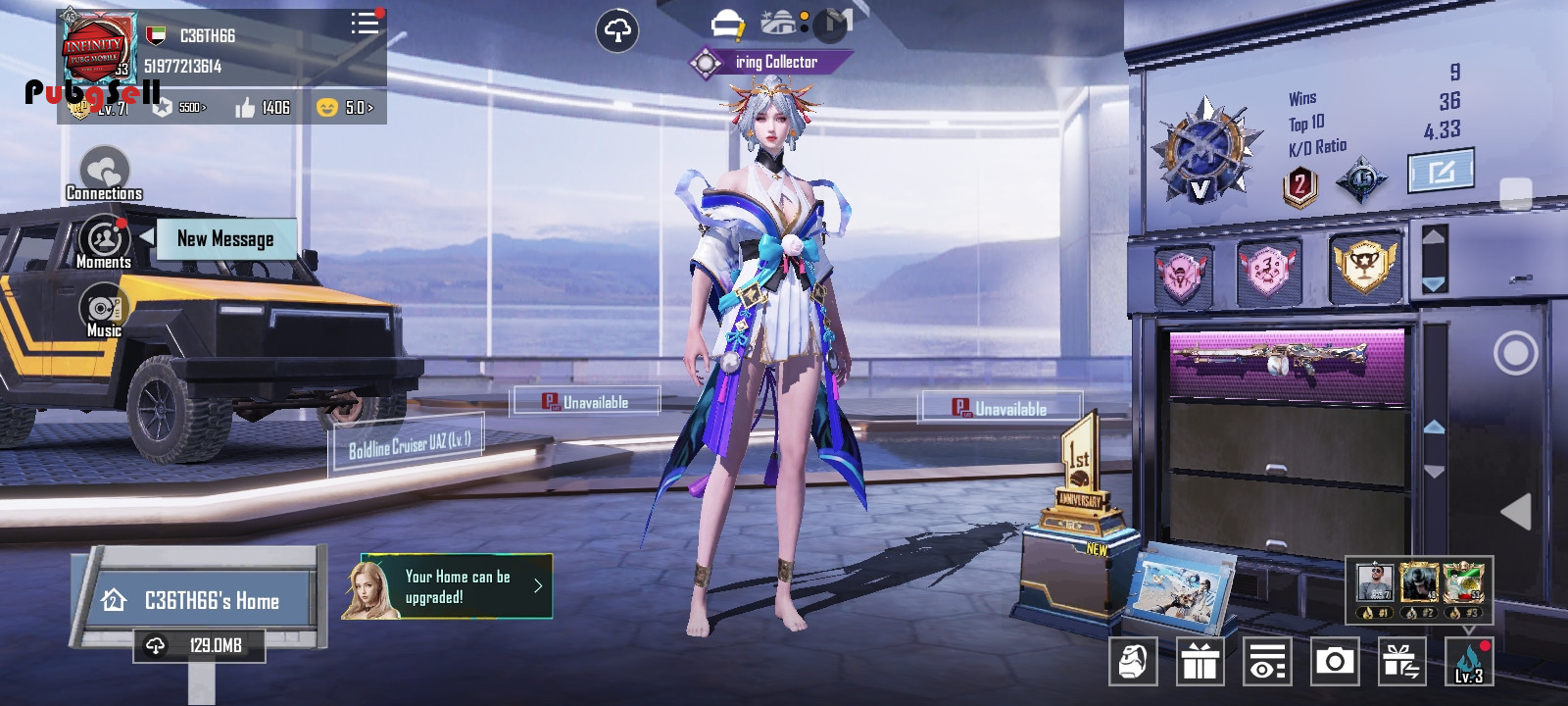Open the backpack inventory icon
The height and width of the screenshot is (706, 1568).
pyautogui.click(x=1133, y=663)
